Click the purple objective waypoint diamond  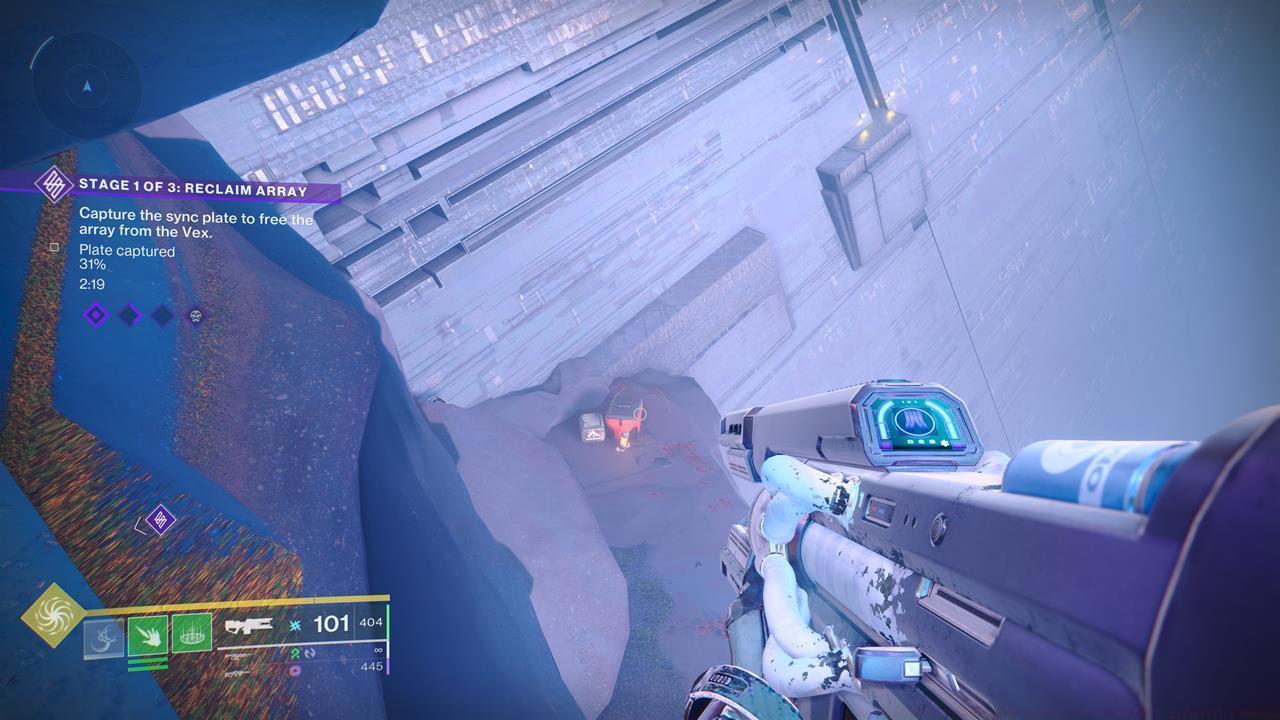pyautogui.click(x=160, y=520)
